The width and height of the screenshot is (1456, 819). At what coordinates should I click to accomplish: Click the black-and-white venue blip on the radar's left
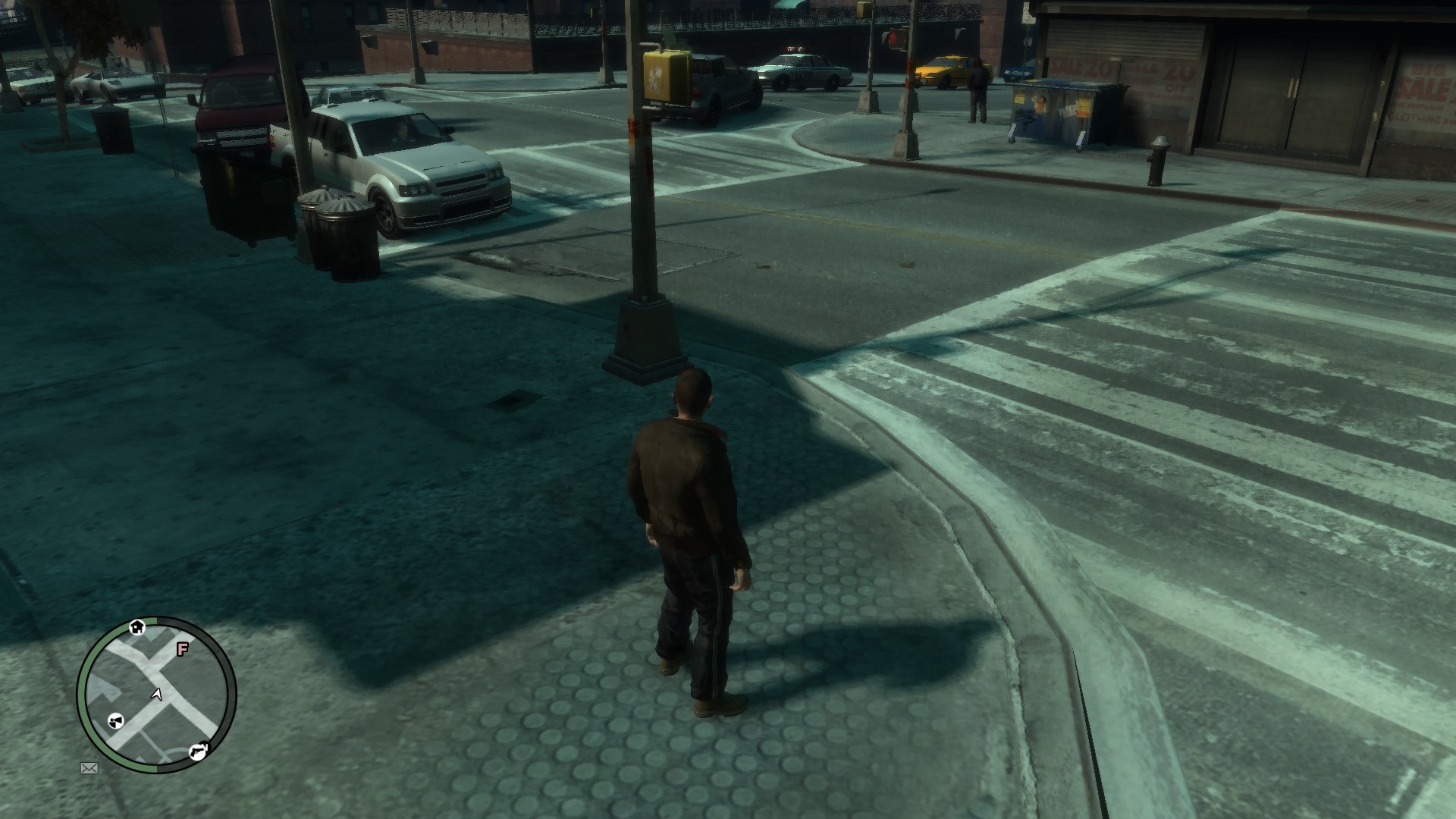click(116, 720)
